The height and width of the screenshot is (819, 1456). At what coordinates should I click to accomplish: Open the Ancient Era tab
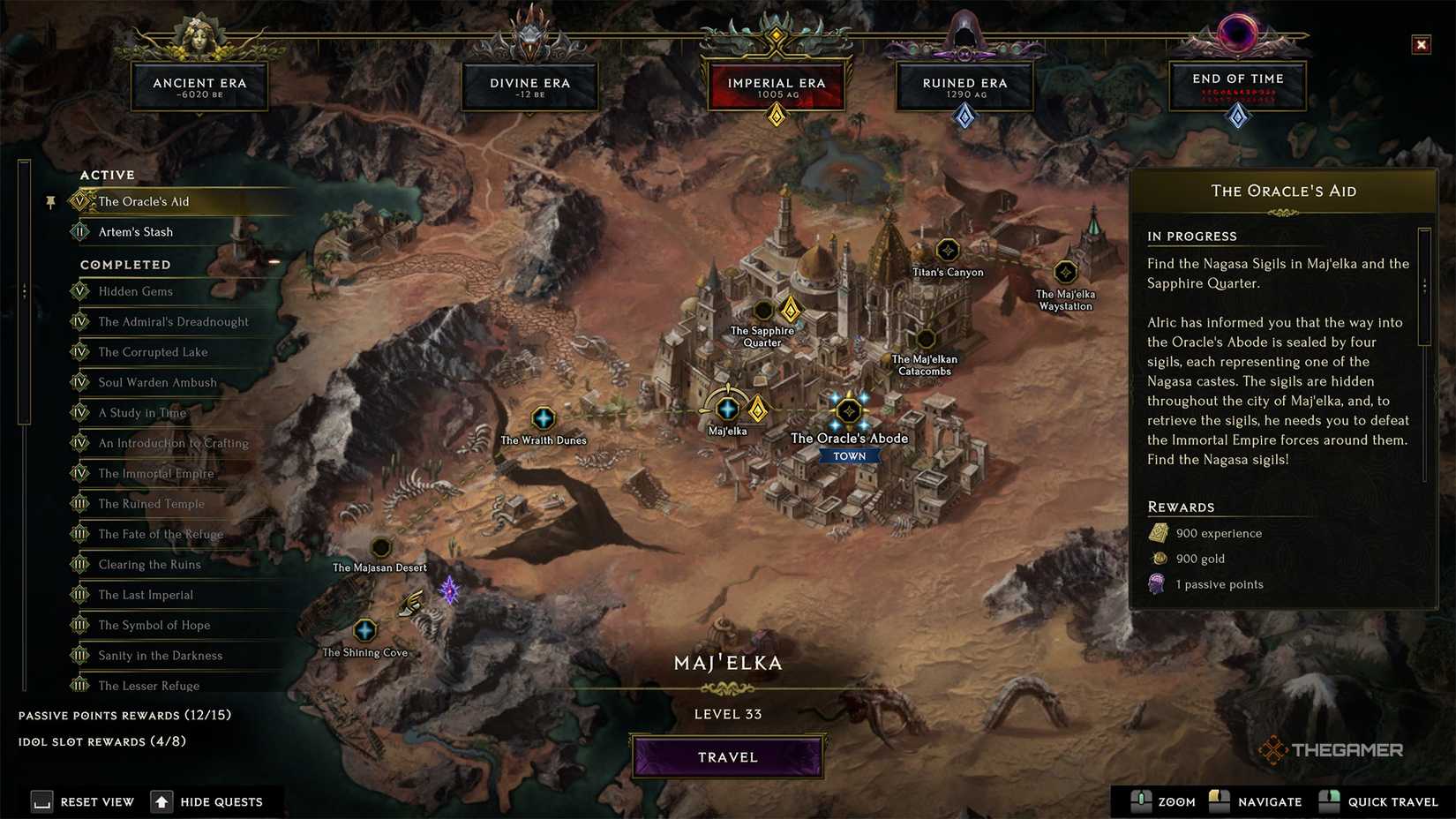[199, 86]
